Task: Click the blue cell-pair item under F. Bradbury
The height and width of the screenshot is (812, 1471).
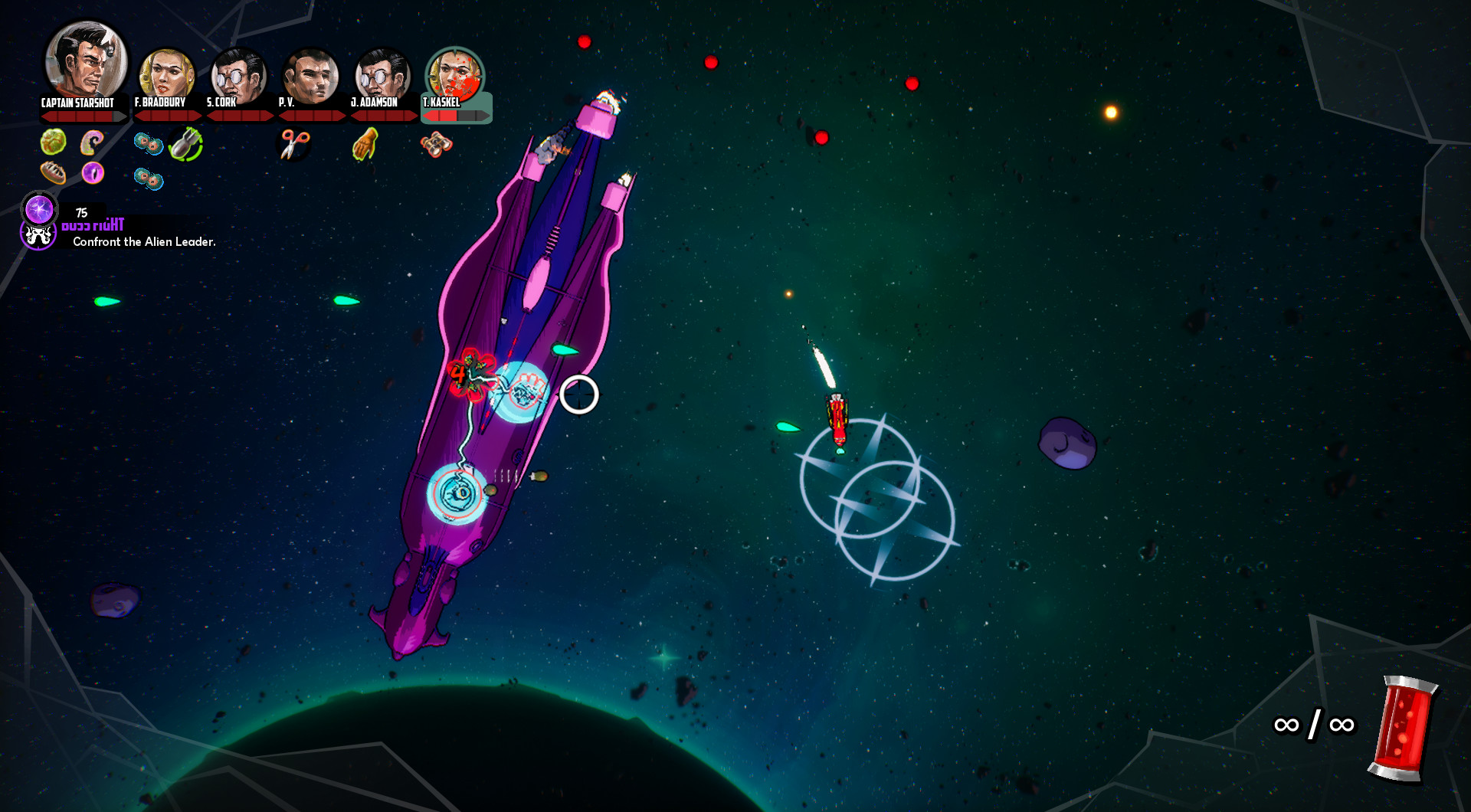Action: pyautogui.click(x=149, y=145)
